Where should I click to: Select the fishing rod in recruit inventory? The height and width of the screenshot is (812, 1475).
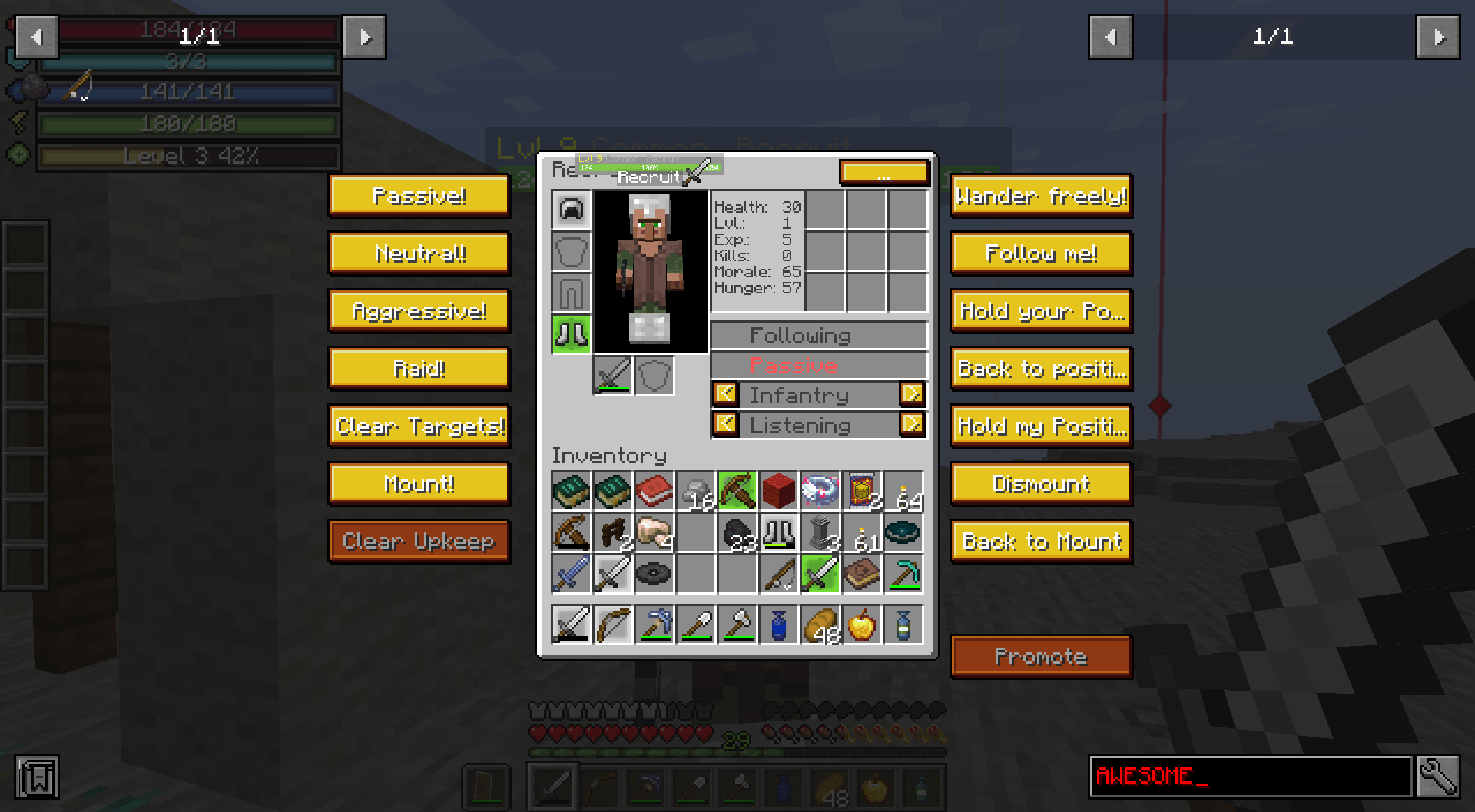(x=778, y=574)
